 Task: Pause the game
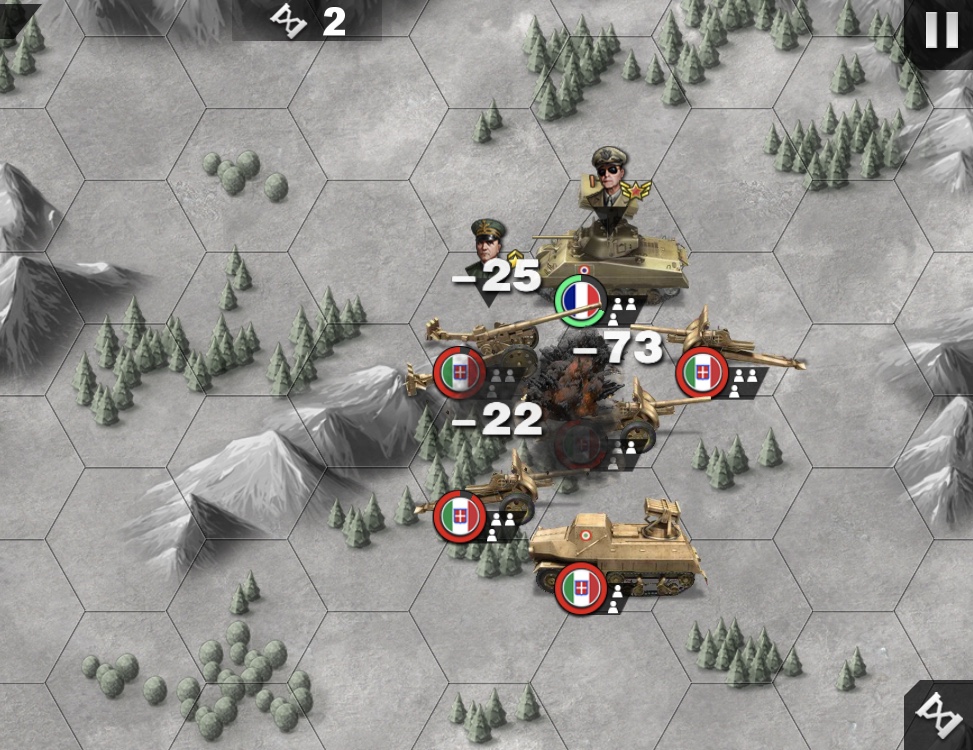tap(941, 30)
